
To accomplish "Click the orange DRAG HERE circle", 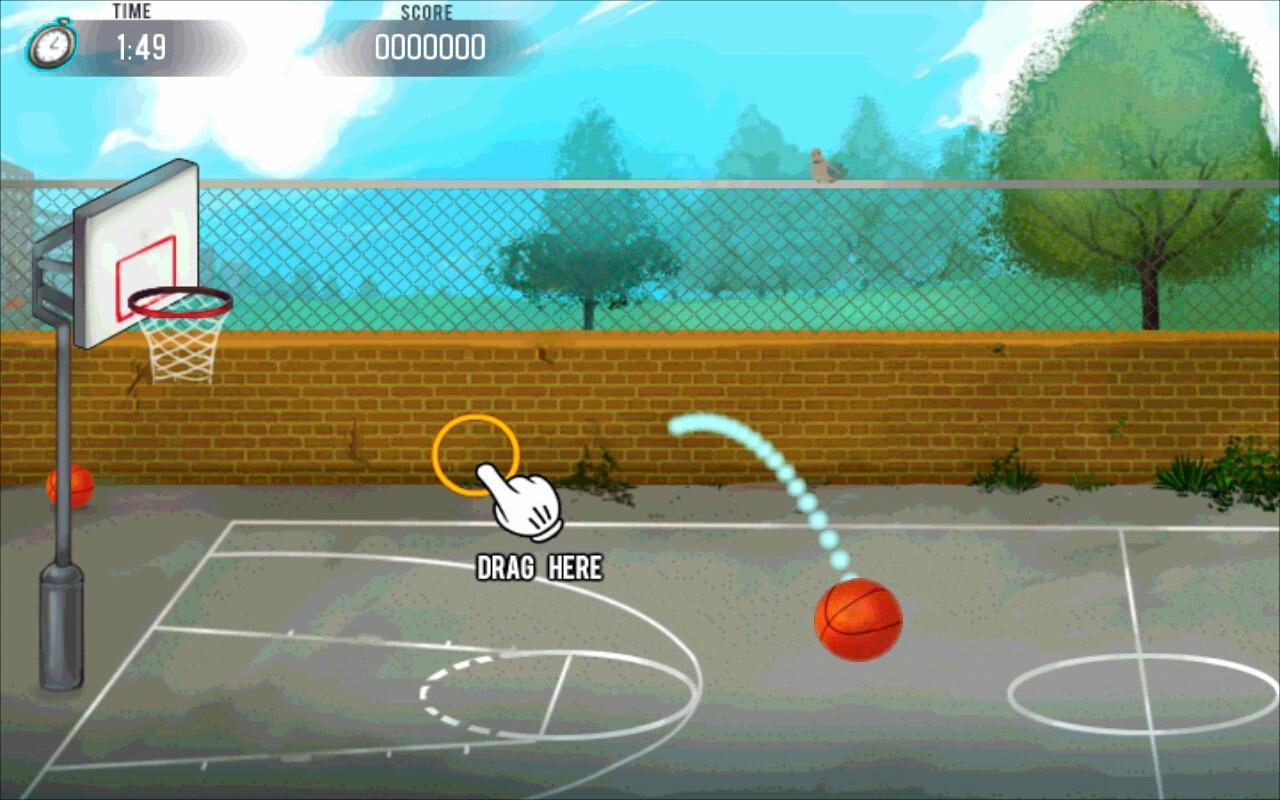I will click(476, 455).
